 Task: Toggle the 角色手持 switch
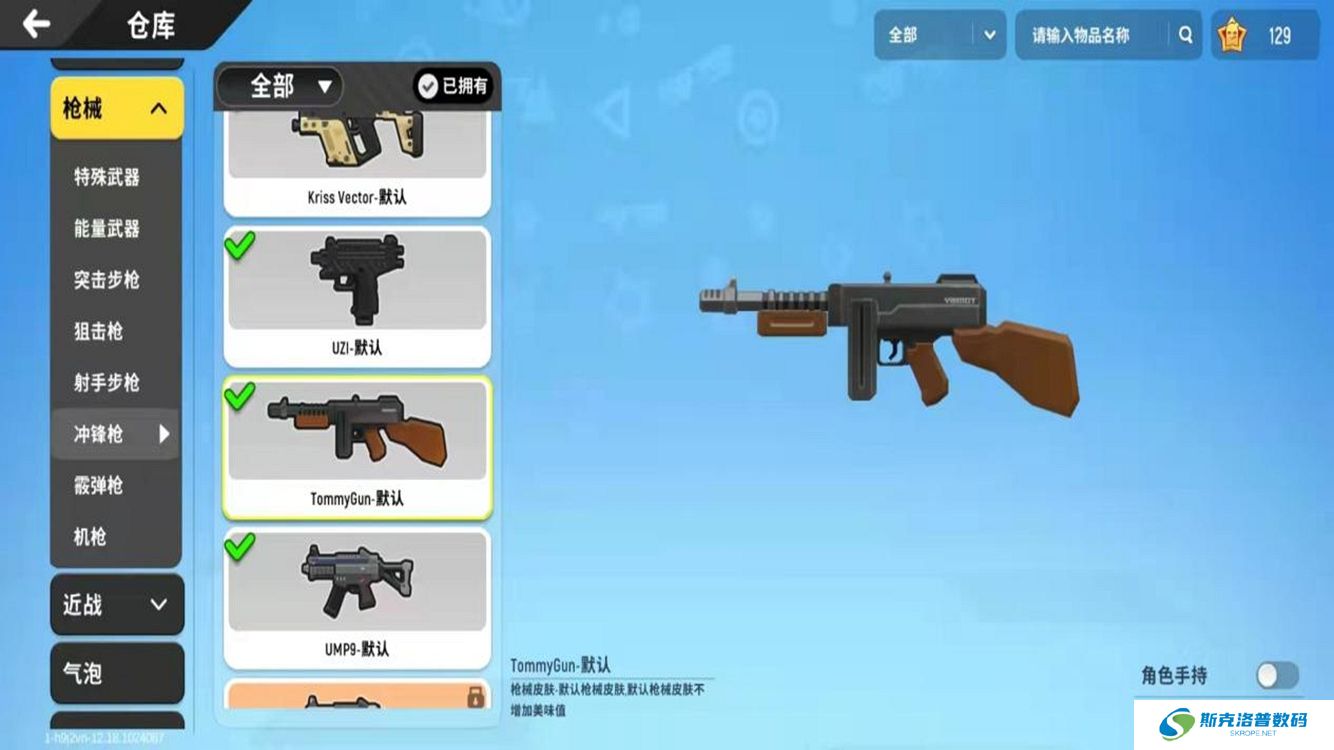[1277, 675]
